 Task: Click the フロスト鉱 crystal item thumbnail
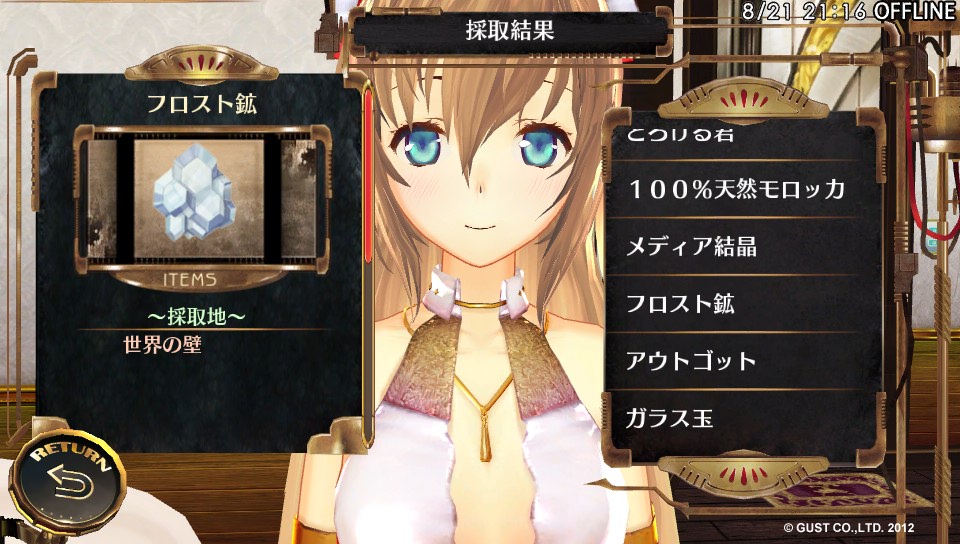click(x=199, y=201)
